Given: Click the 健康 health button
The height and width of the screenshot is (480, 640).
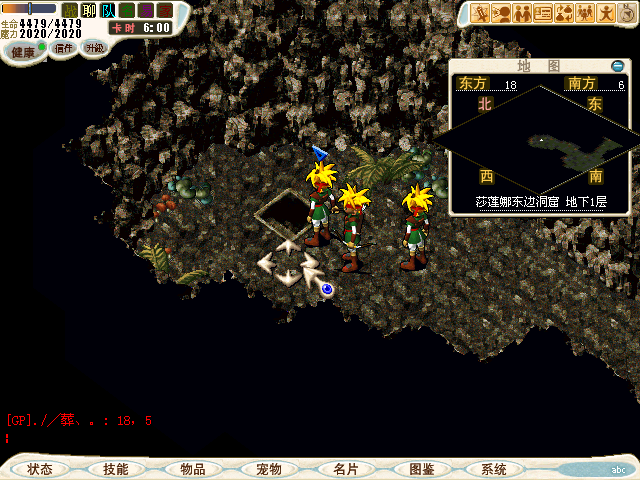Looking at the screenshot, I should coord(22,51).
